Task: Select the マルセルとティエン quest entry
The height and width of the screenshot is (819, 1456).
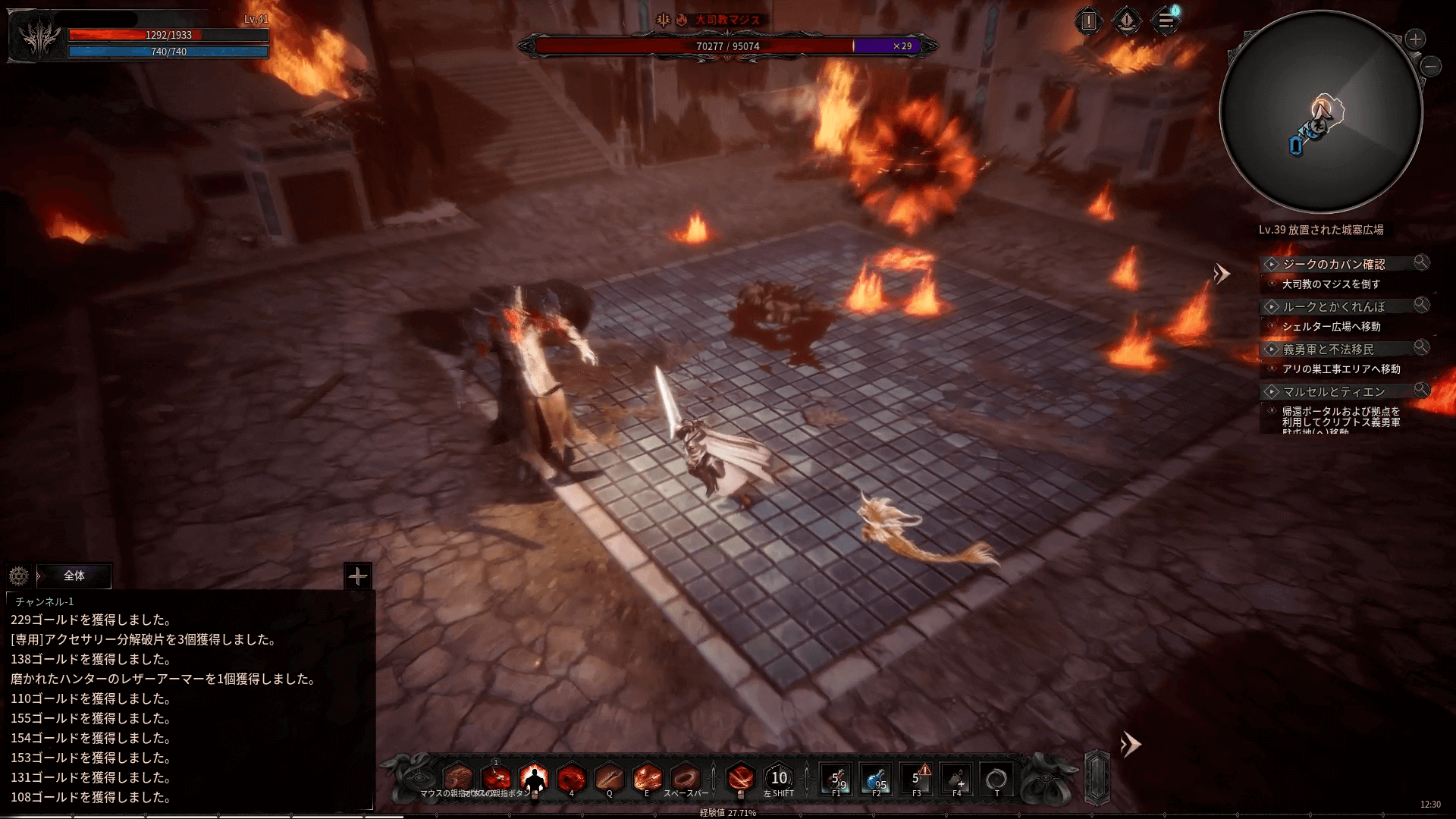Action: [x=1333, y=391]
